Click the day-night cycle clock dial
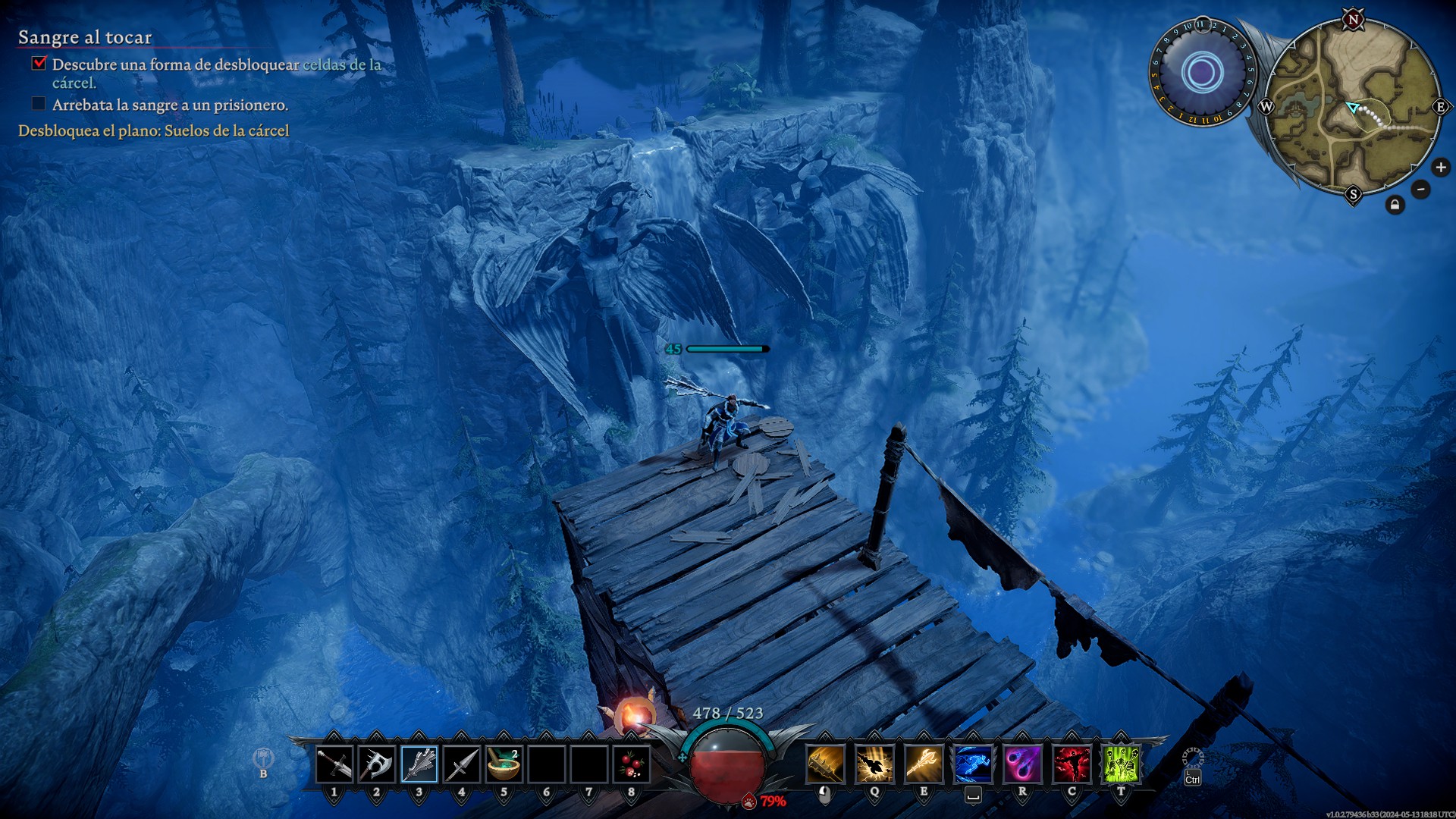This screenshot has height=819, width=1456. click(x=1202, y=73)
